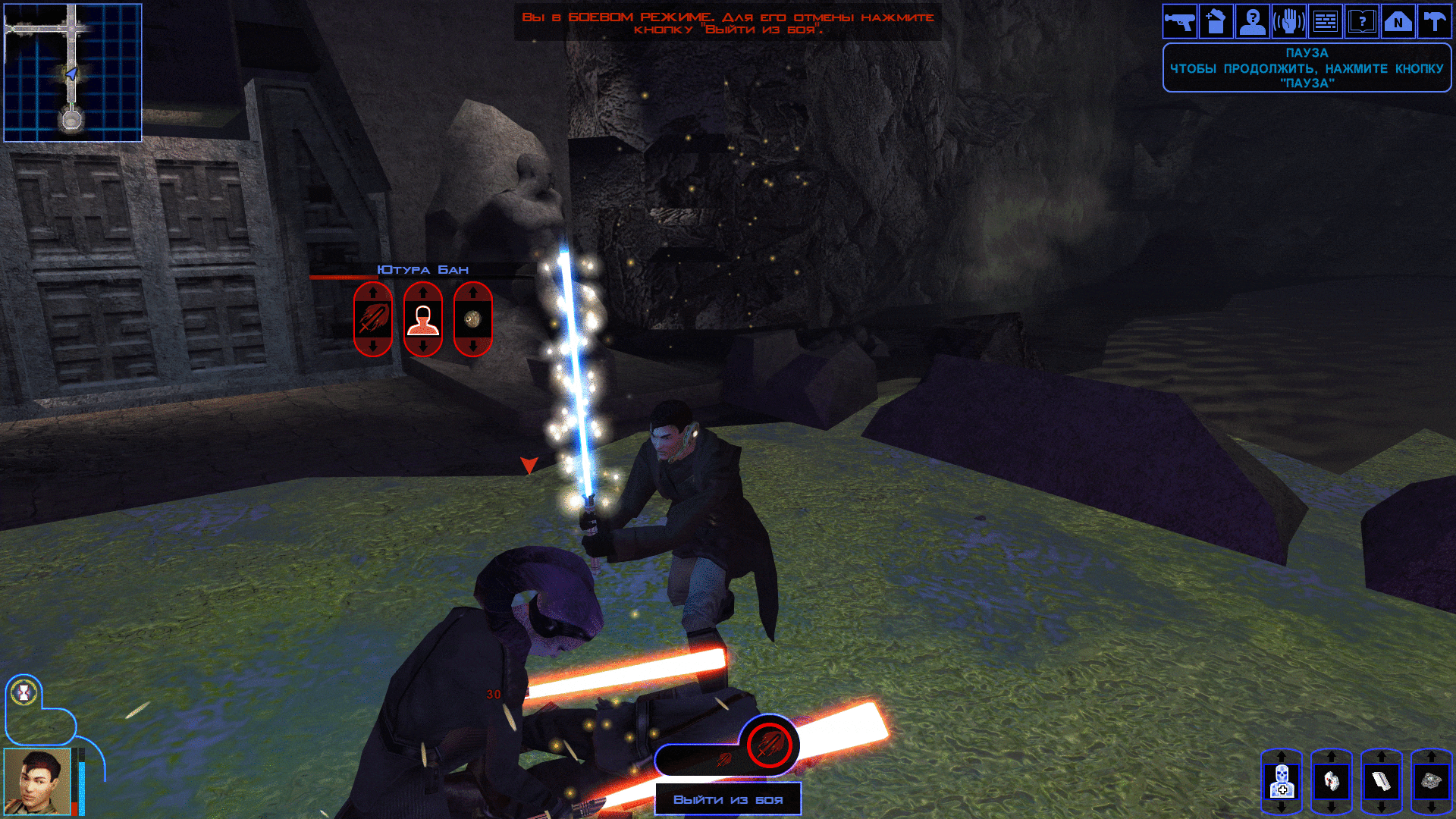1456x819 pixels.
Task: Open the messages log icon
Action: [x=1326, y=21]
